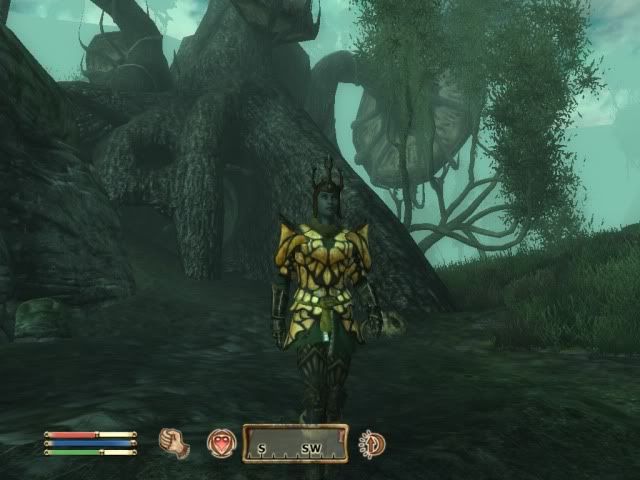Viewport: 640px width, 480px height.
Task: Click the active effect icon beside compass
Action: click(x=372, y=443)
